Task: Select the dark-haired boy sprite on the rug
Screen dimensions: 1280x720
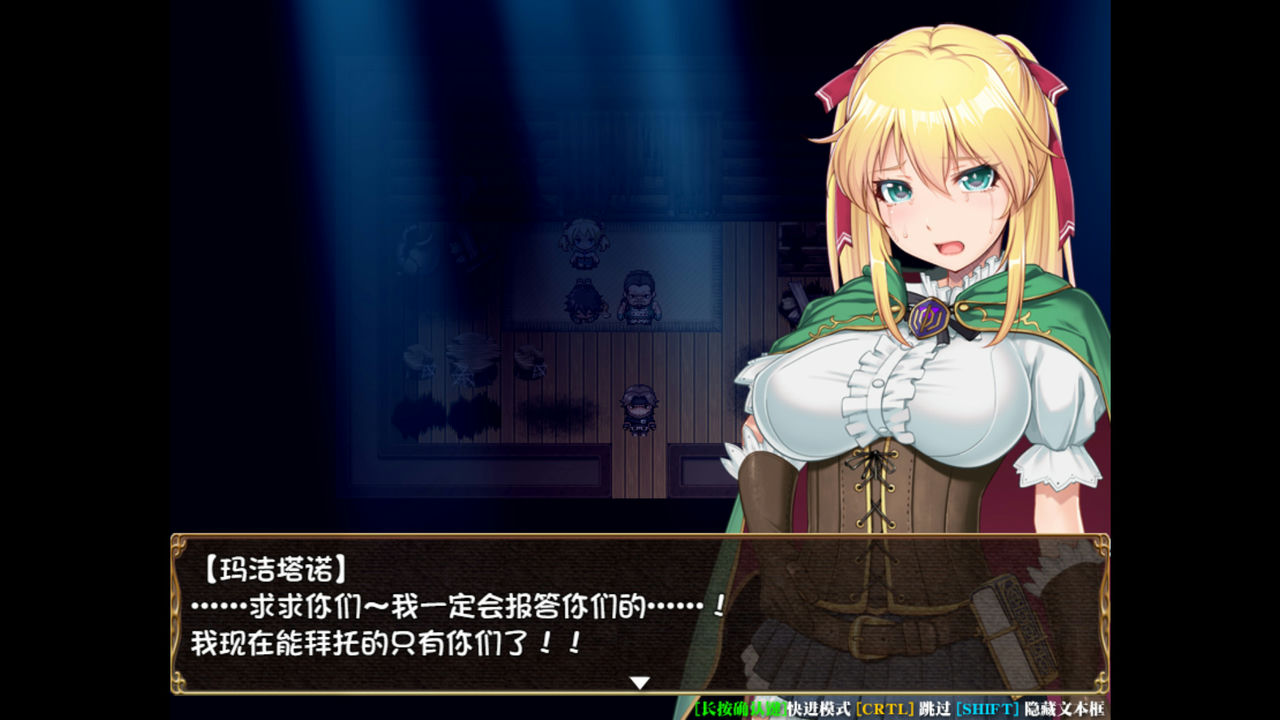Action: click(585, 304)
